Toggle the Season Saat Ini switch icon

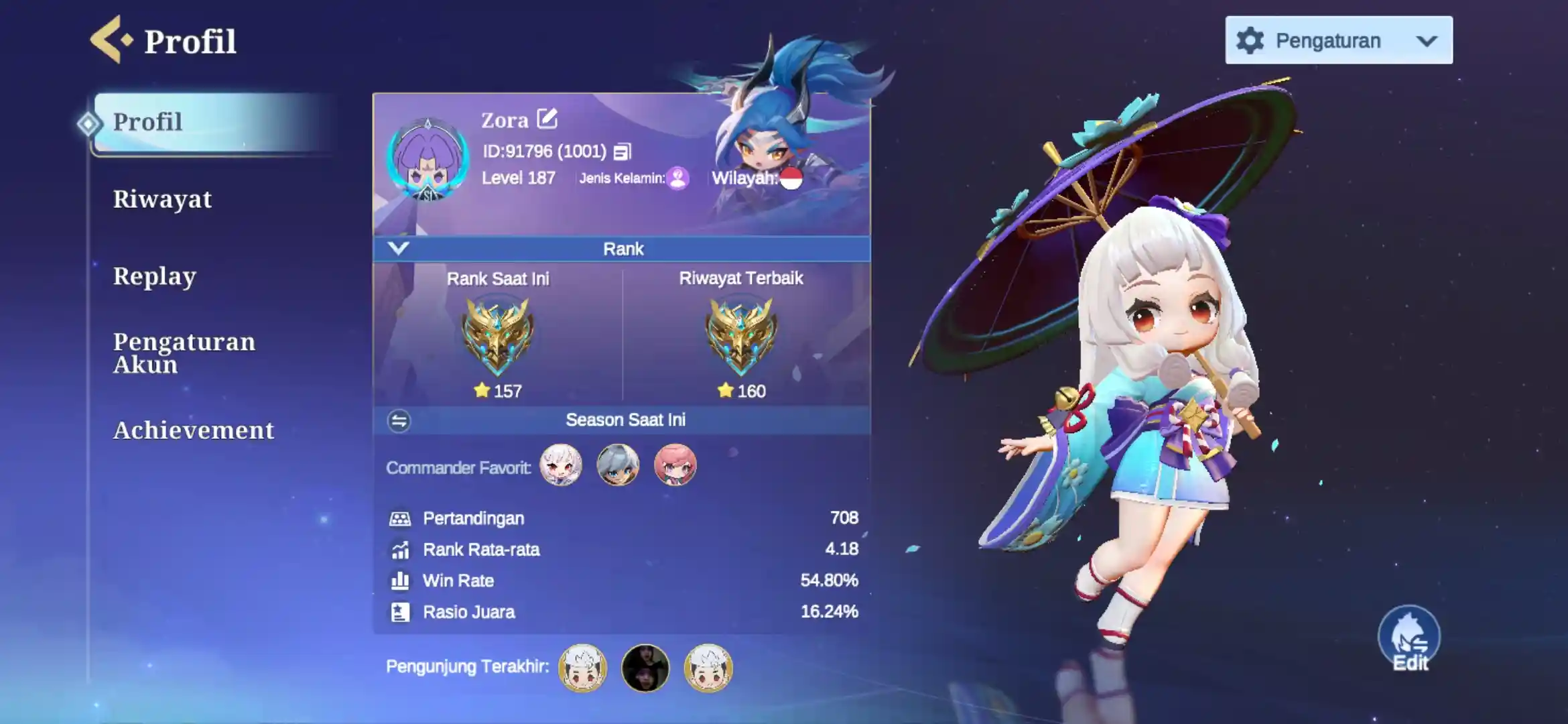399,421
